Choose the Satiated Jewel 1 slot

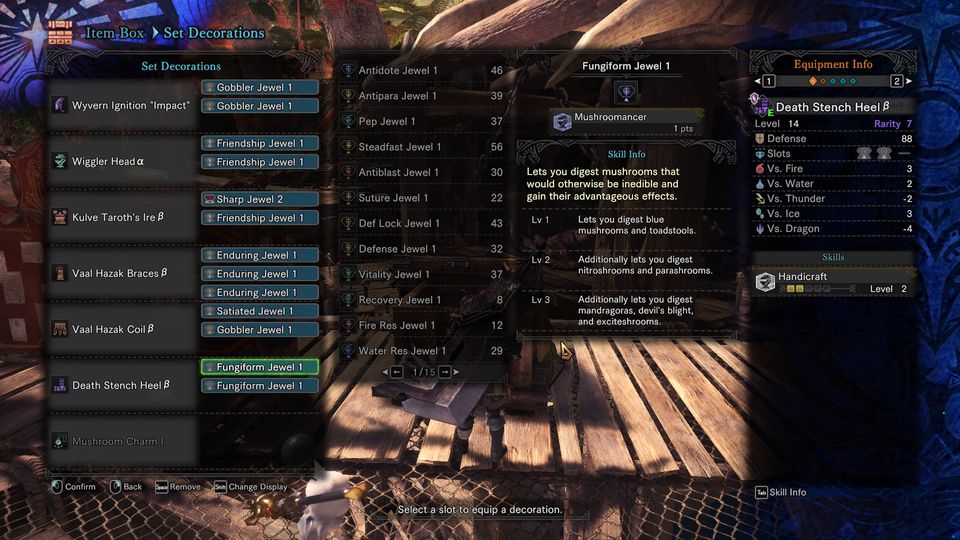click(260, 311)
